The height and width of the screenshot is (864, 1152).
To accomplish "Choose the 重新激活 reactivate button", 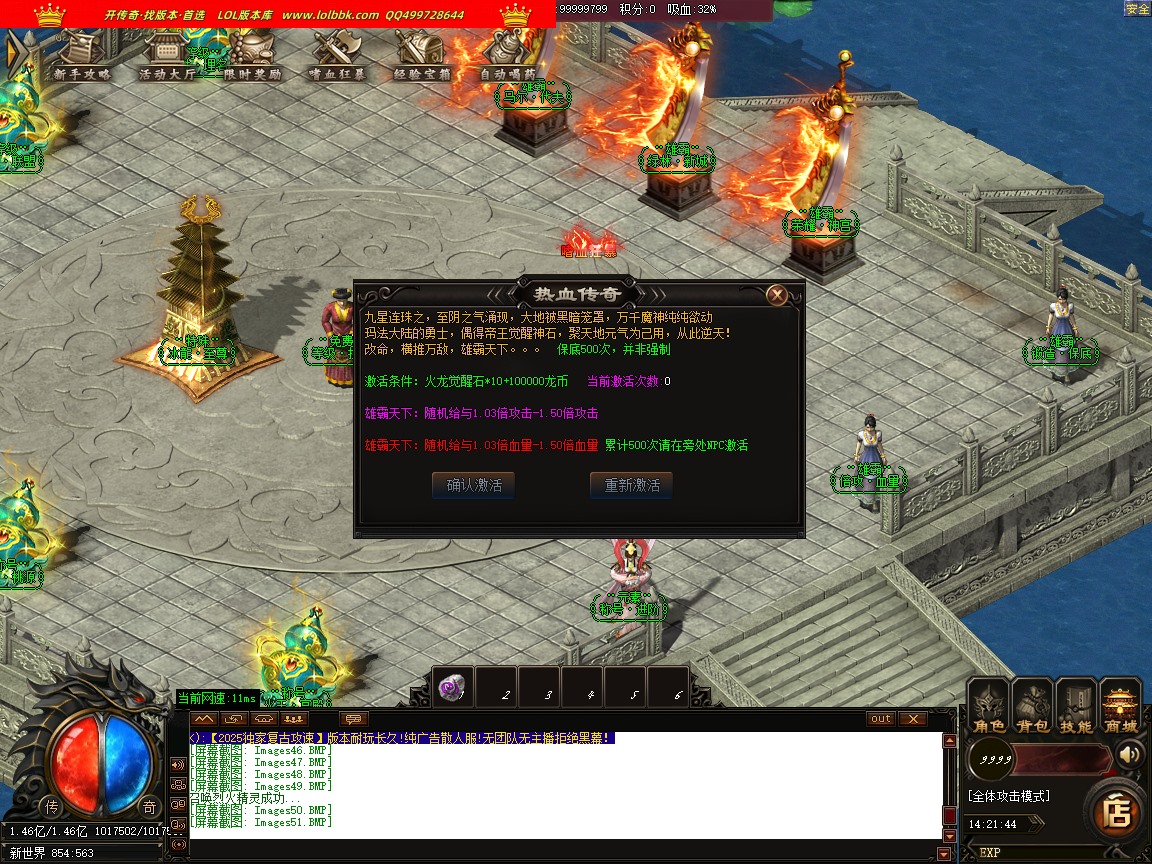I will coord(632,485).
